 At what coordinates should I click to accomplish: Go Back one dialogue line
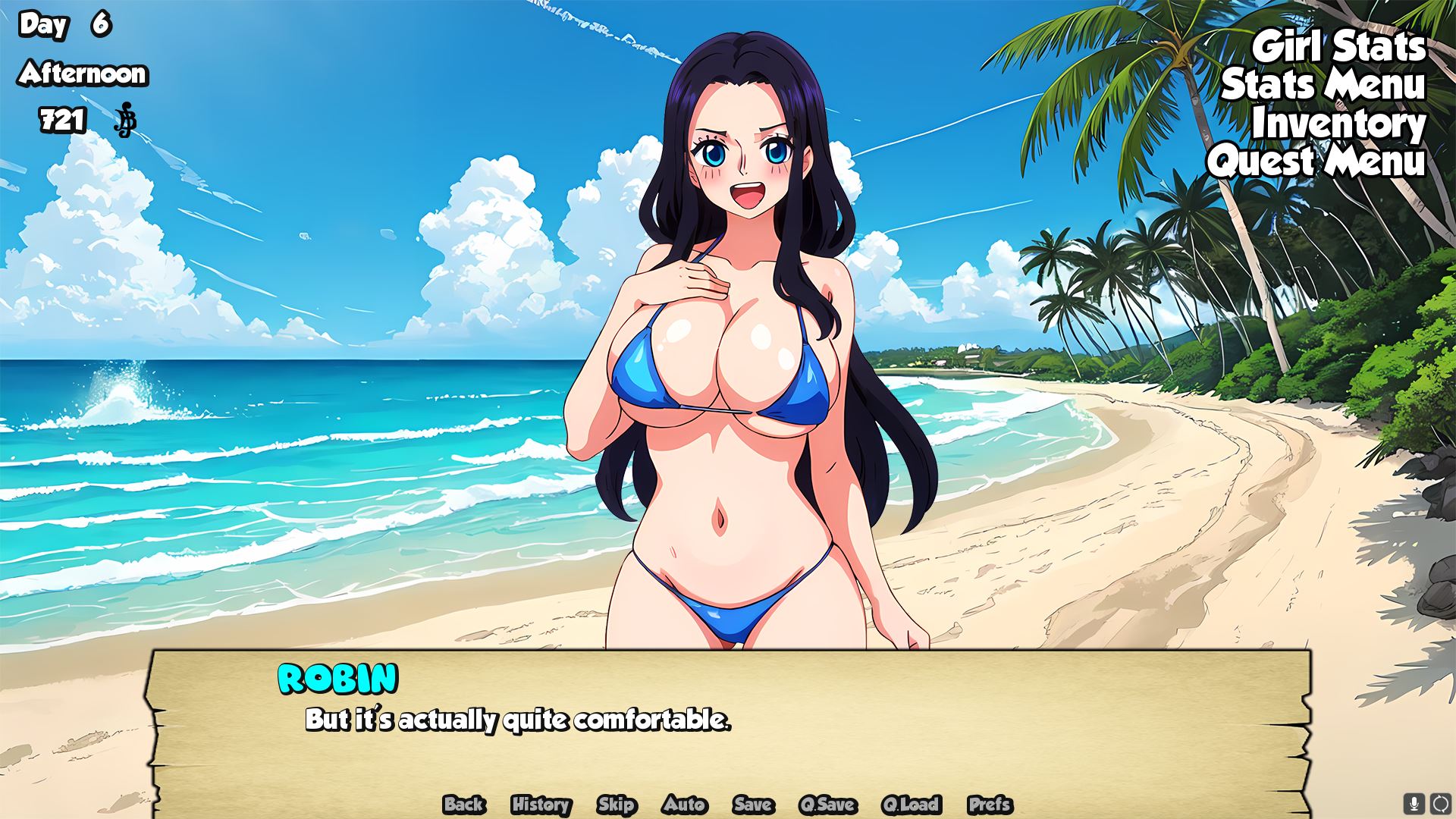[x=464, y=805]
